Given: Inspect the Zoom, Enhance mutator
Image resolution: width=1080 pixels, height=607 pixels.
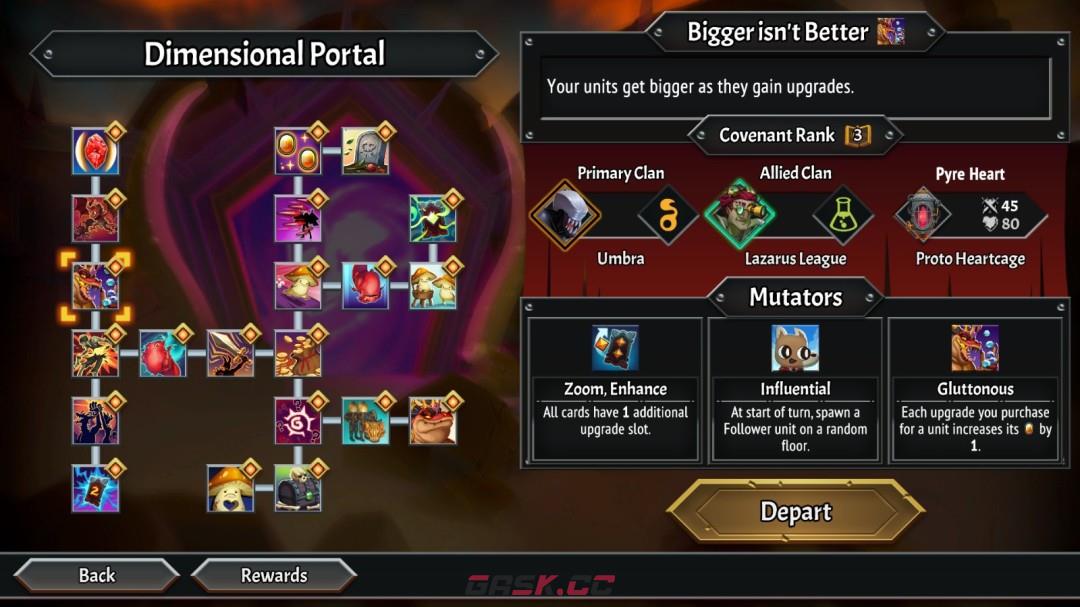Looking at the screenshot, I should coord(614,390).
